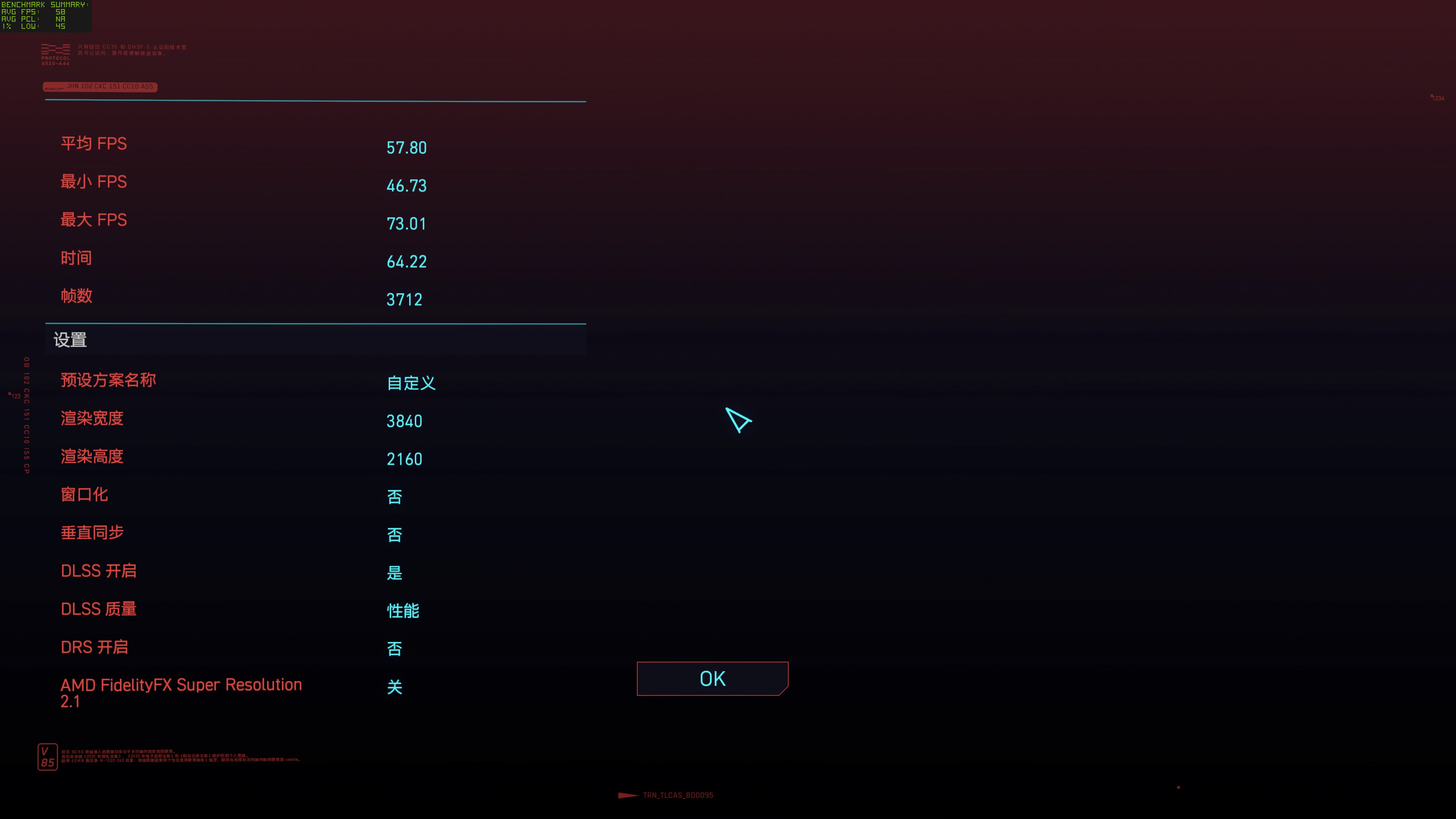Click the green BENCHMARK SUMMARY overlay
This screenshot has height=819, width=1456.
(45, 15)
